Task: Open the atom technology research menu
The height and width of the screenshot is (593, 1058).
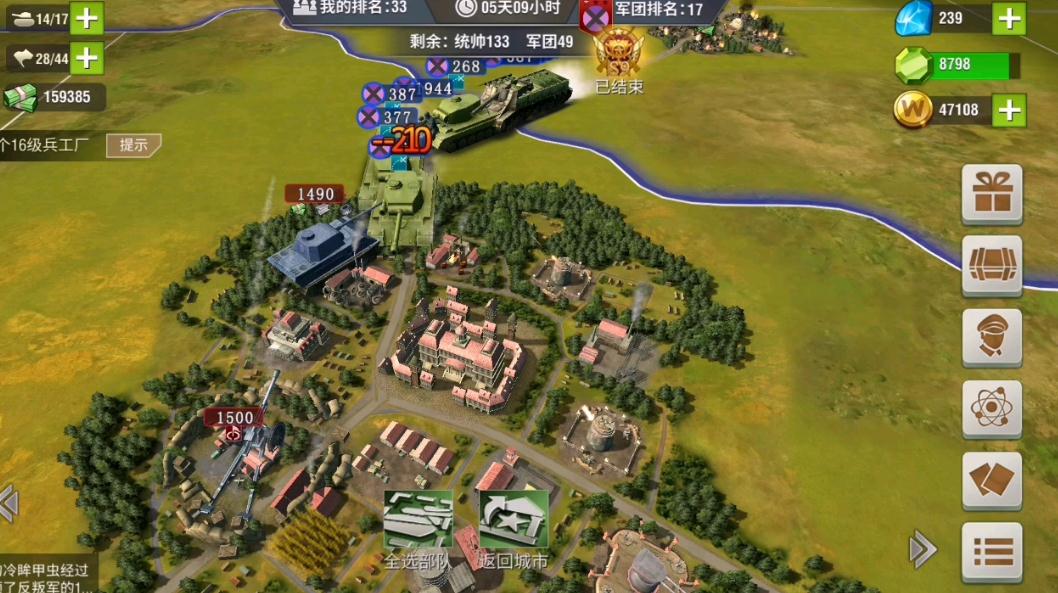Action: pyautogui.click(x=991, y=409)
